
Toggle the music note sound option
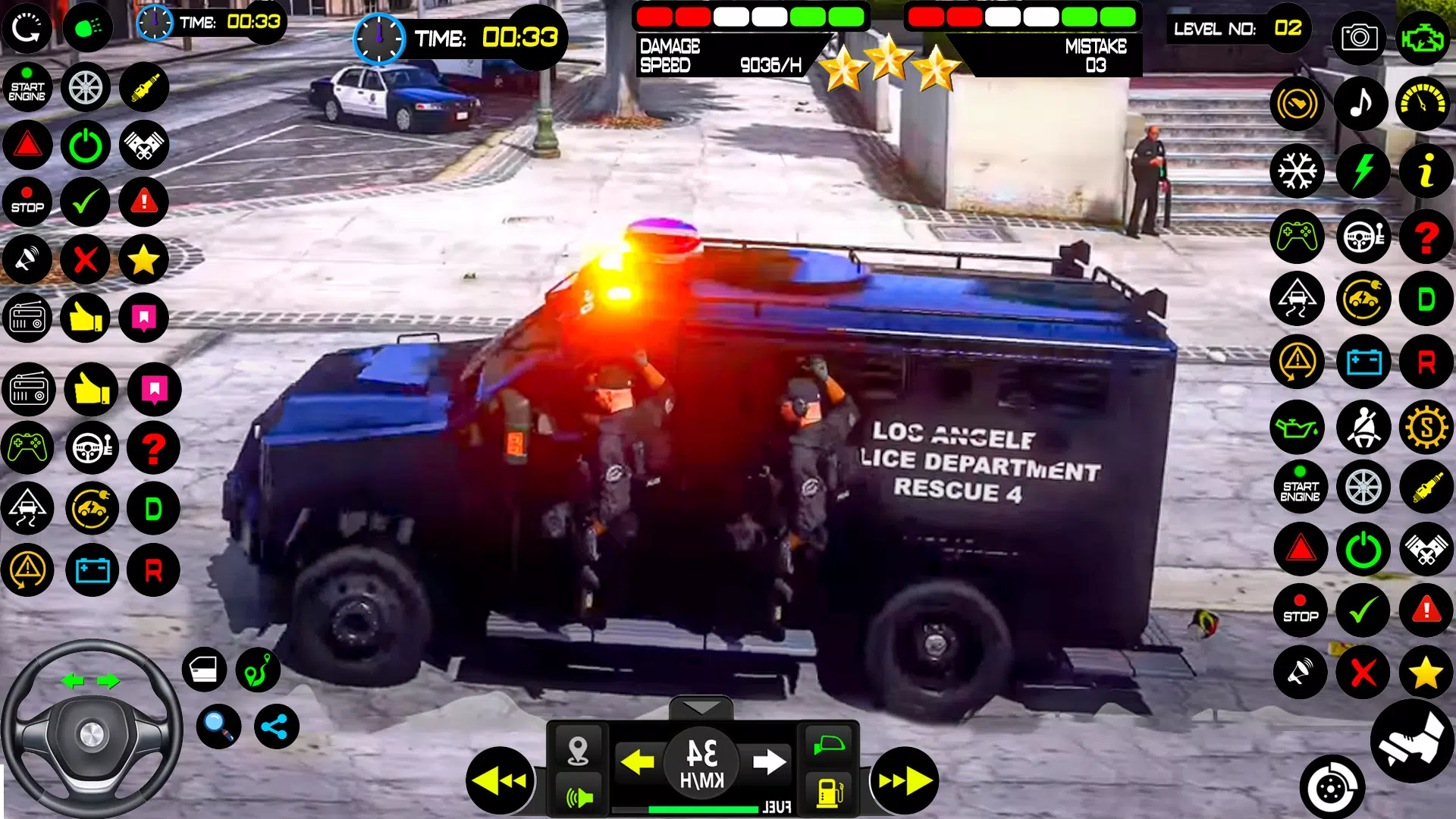pyautogui.click(x=1361, y=104)
